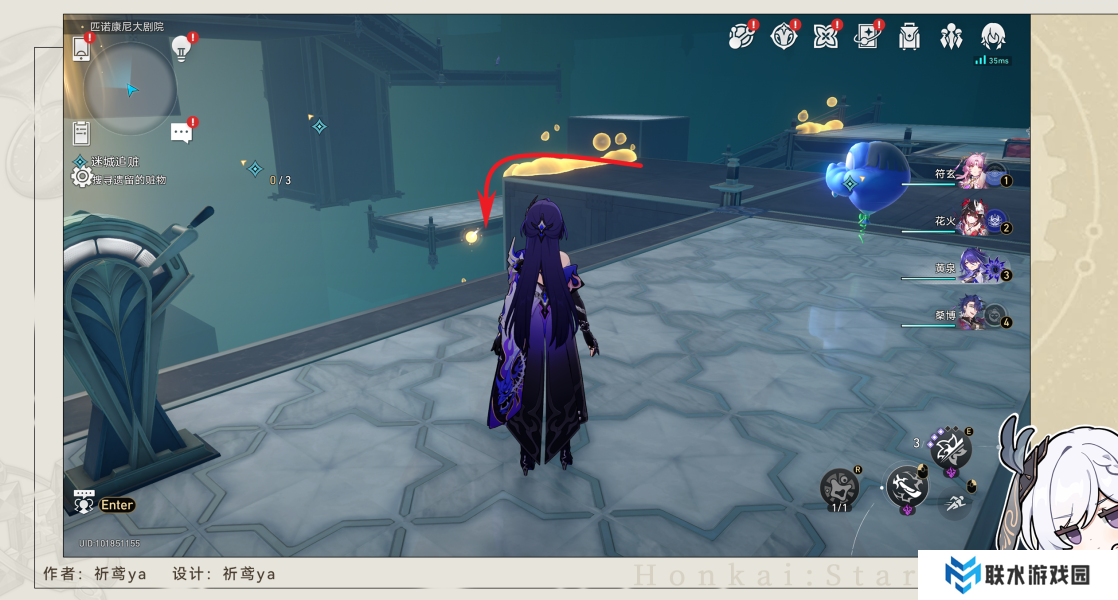Open the compass-shaped guide icon
The image size is (1118, 600).
784,37
